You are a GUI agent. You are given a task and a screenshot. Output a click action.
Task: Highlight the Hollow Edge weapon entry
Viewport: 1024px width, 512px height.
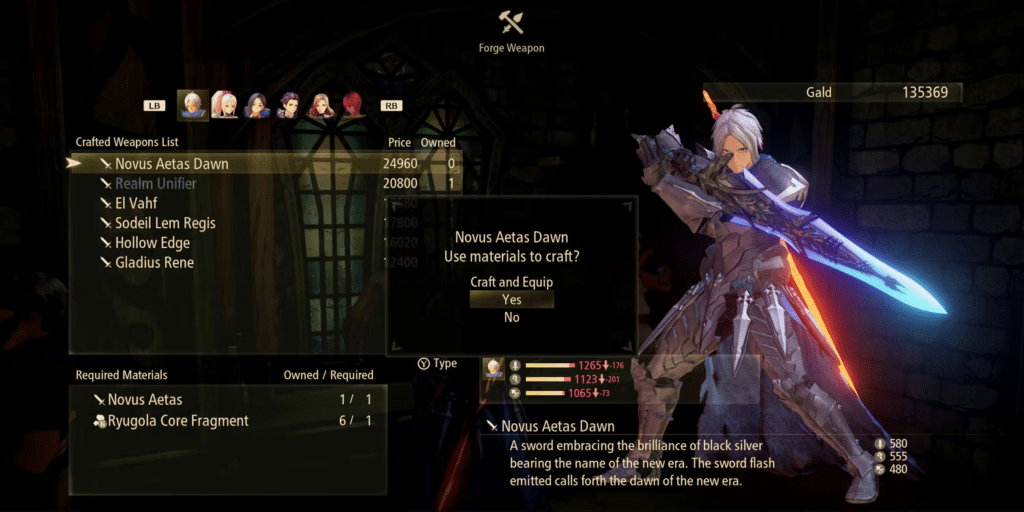point(152,243)
